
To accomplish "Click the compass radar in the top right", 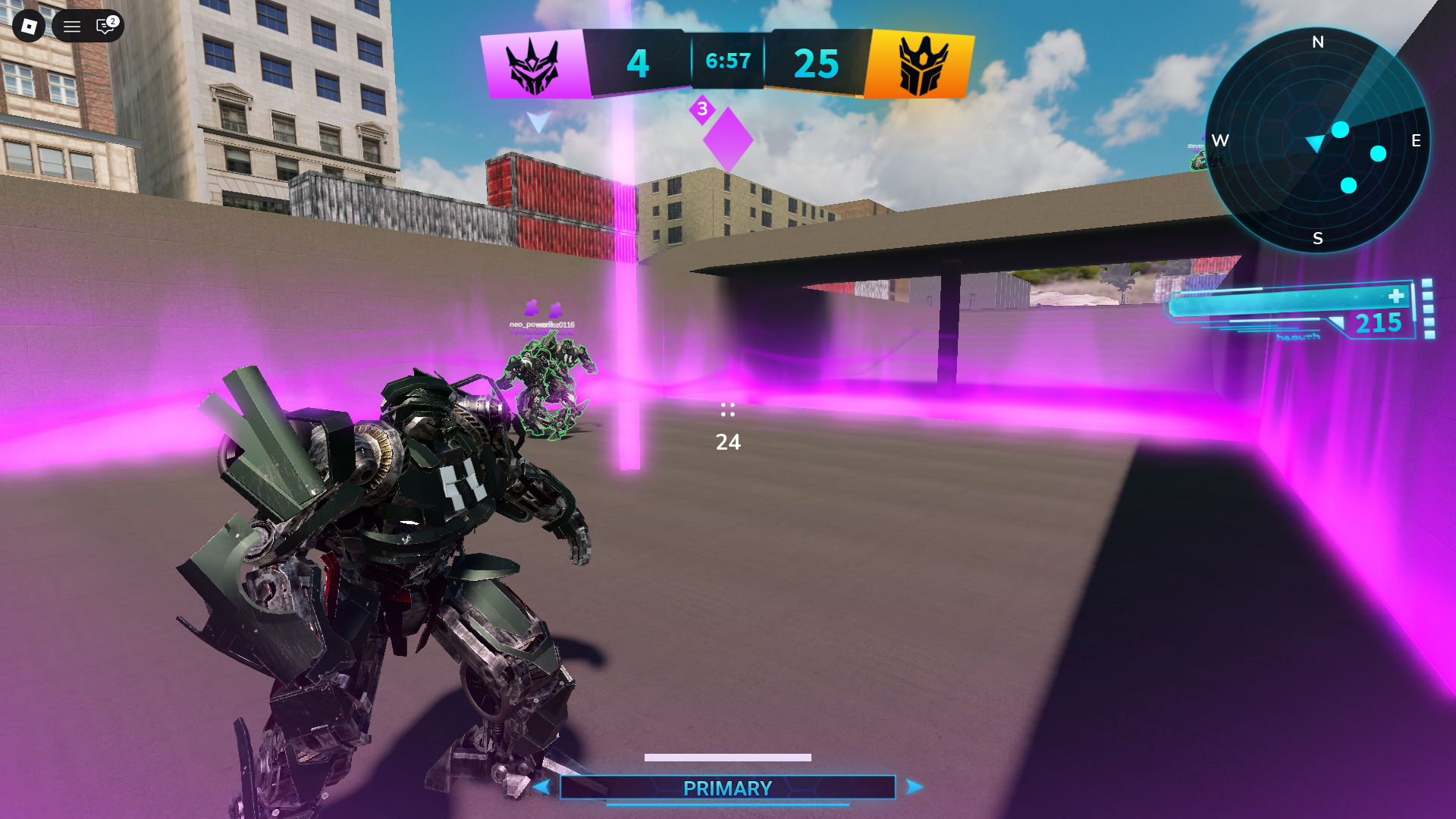I will click(1318, 140).
